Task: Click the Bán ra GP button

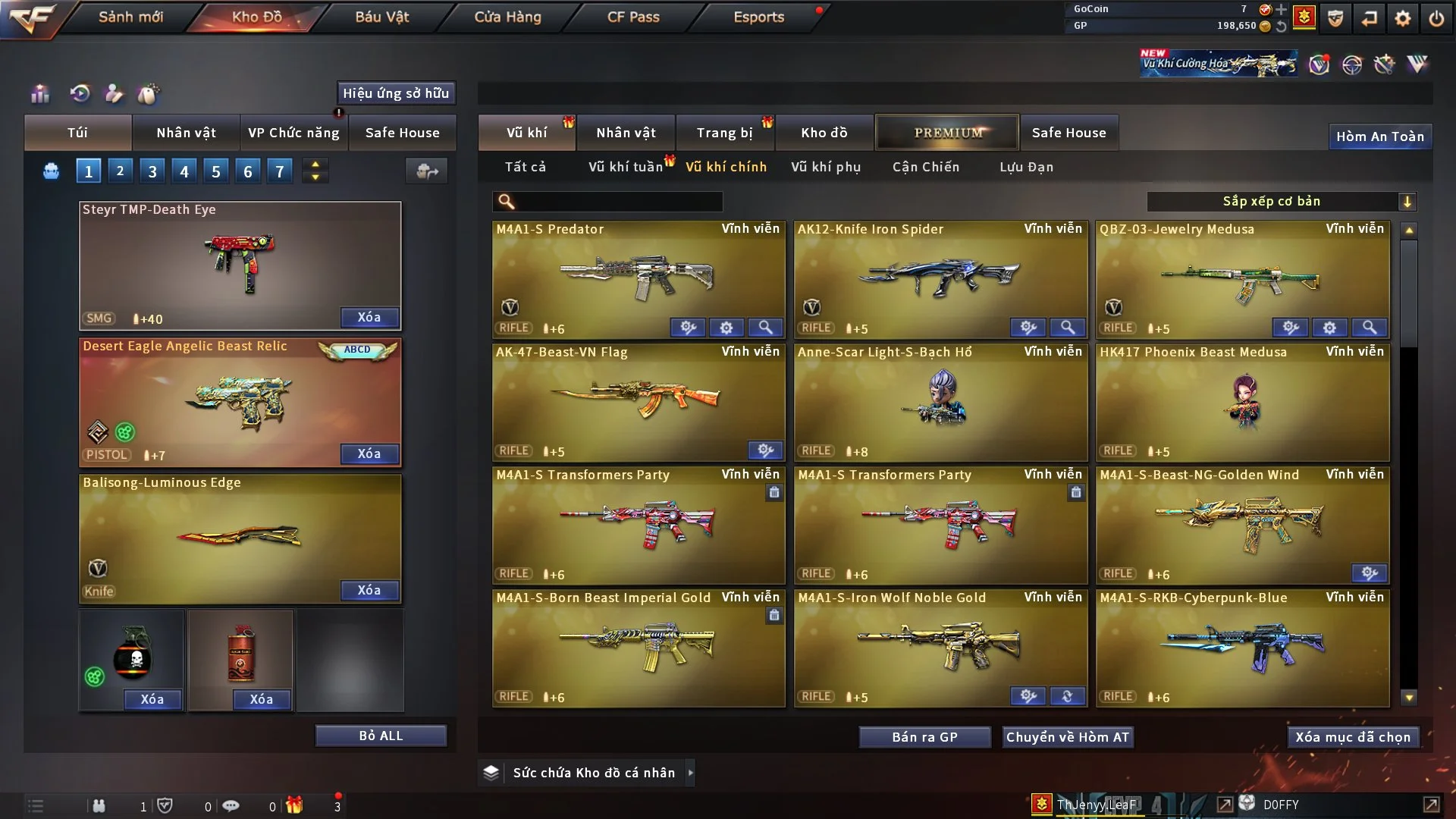Action: point(924,737)
